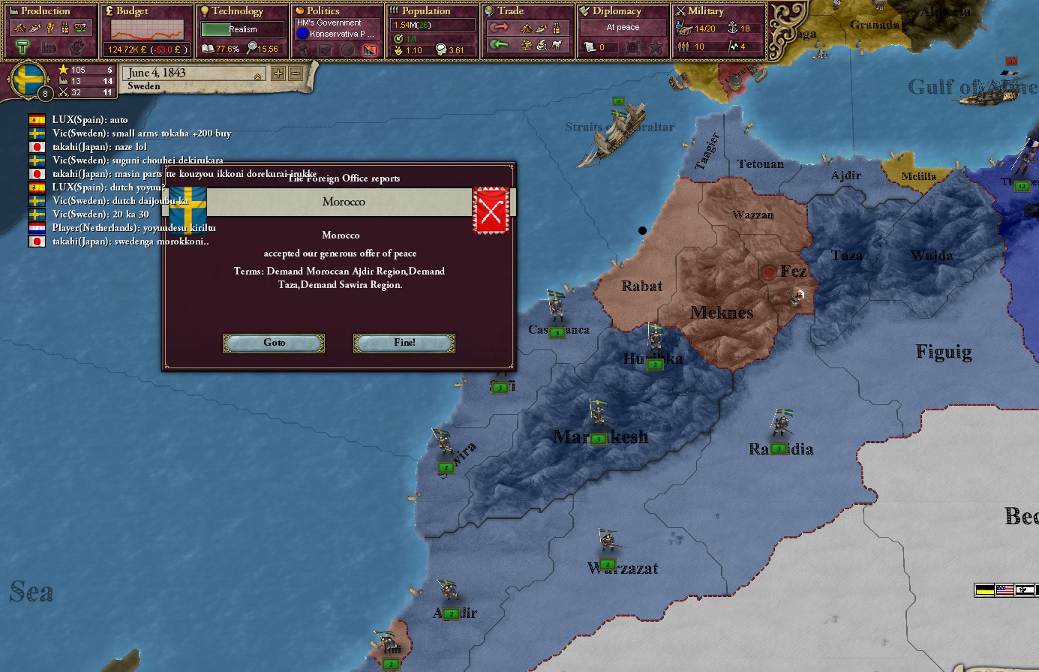
Task: Click the date display June 4, 1843
Action: click(192, 73)
